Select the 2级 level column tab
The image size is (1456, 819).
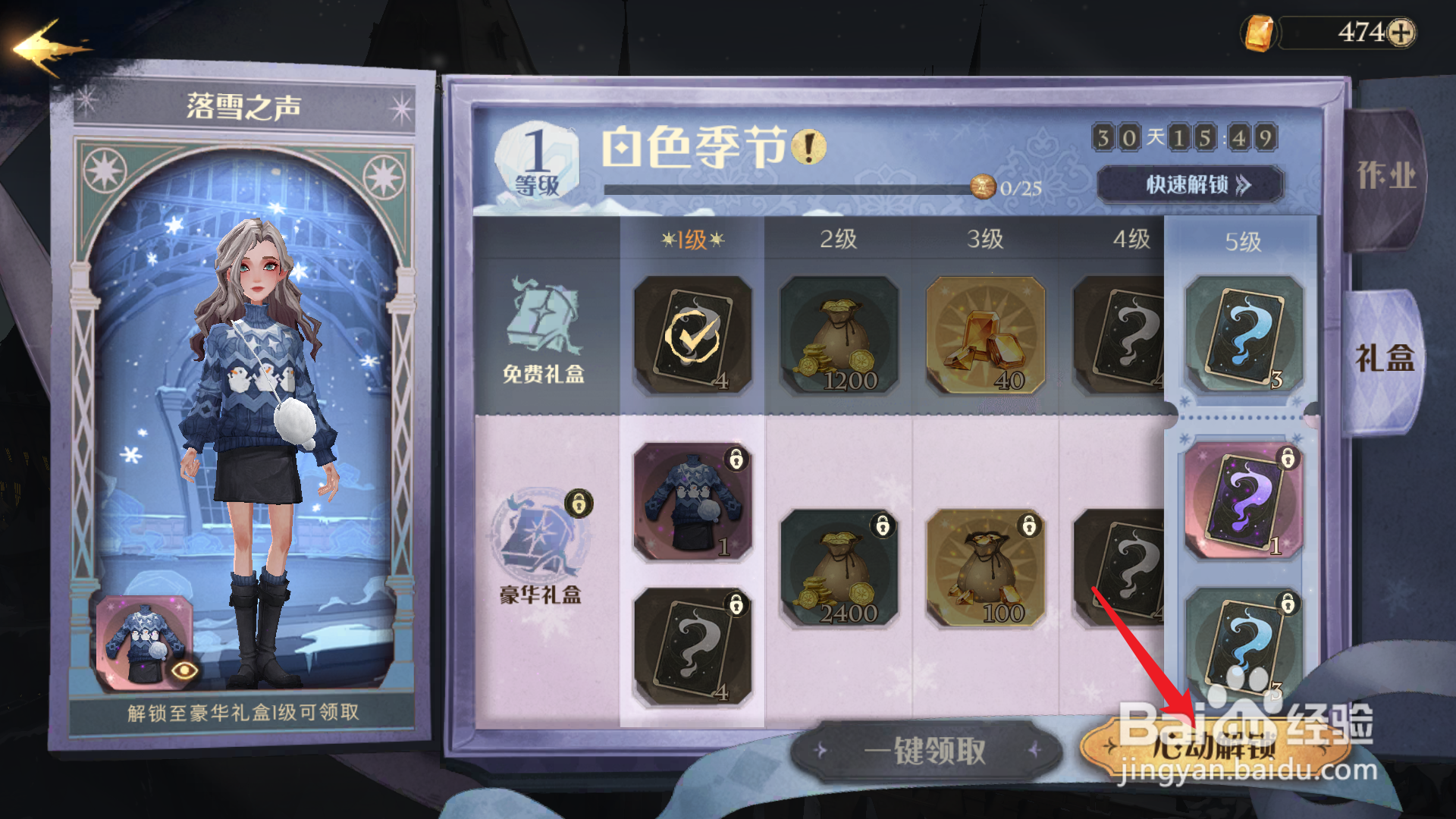click(838, 240)
